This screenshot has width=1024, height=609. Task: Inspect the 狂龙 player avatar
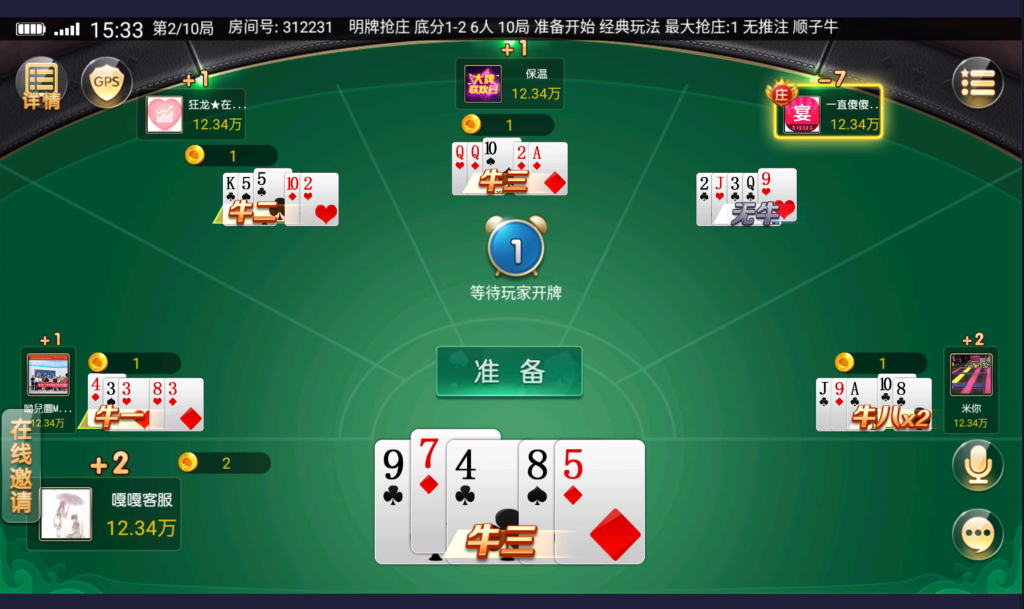(165, 114)
